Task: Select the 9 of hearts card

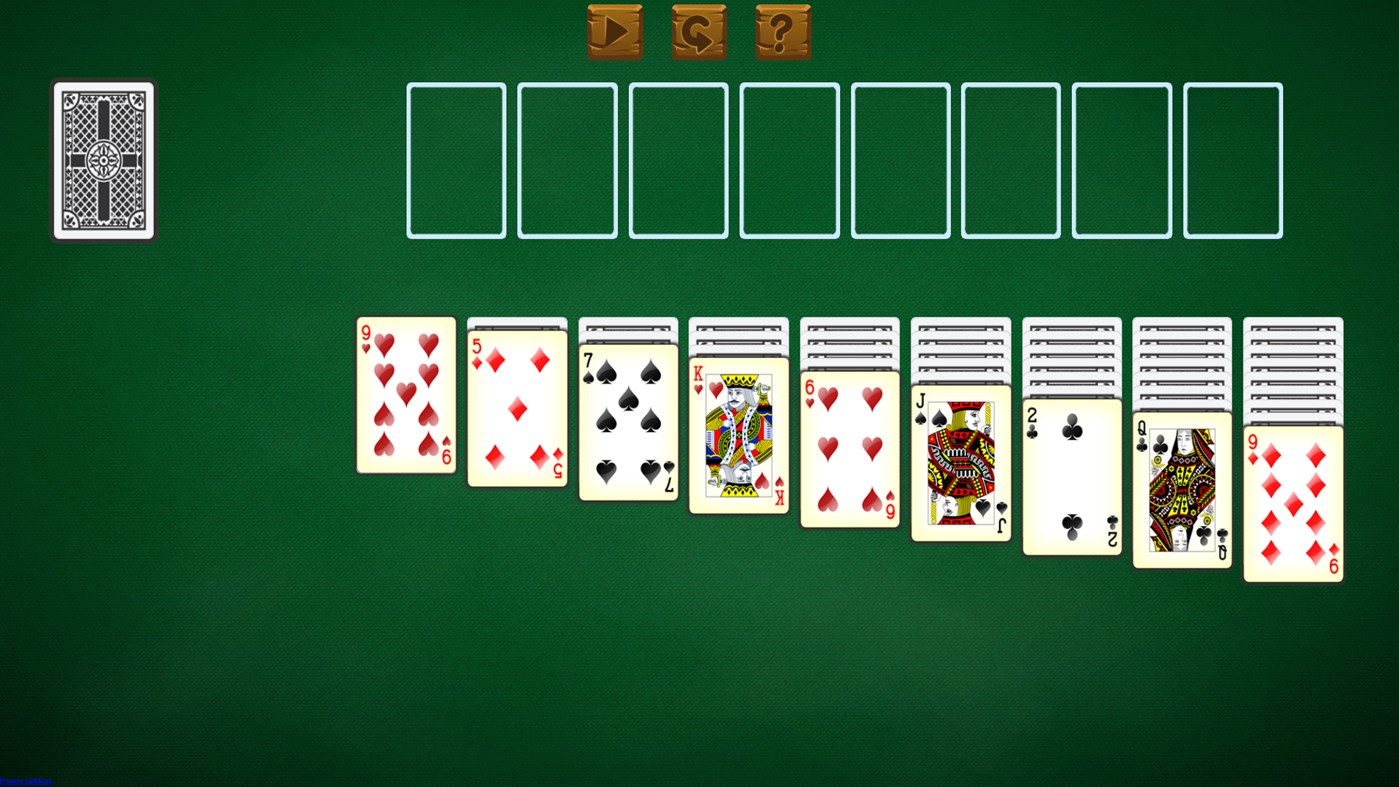Action: (405, 395)
